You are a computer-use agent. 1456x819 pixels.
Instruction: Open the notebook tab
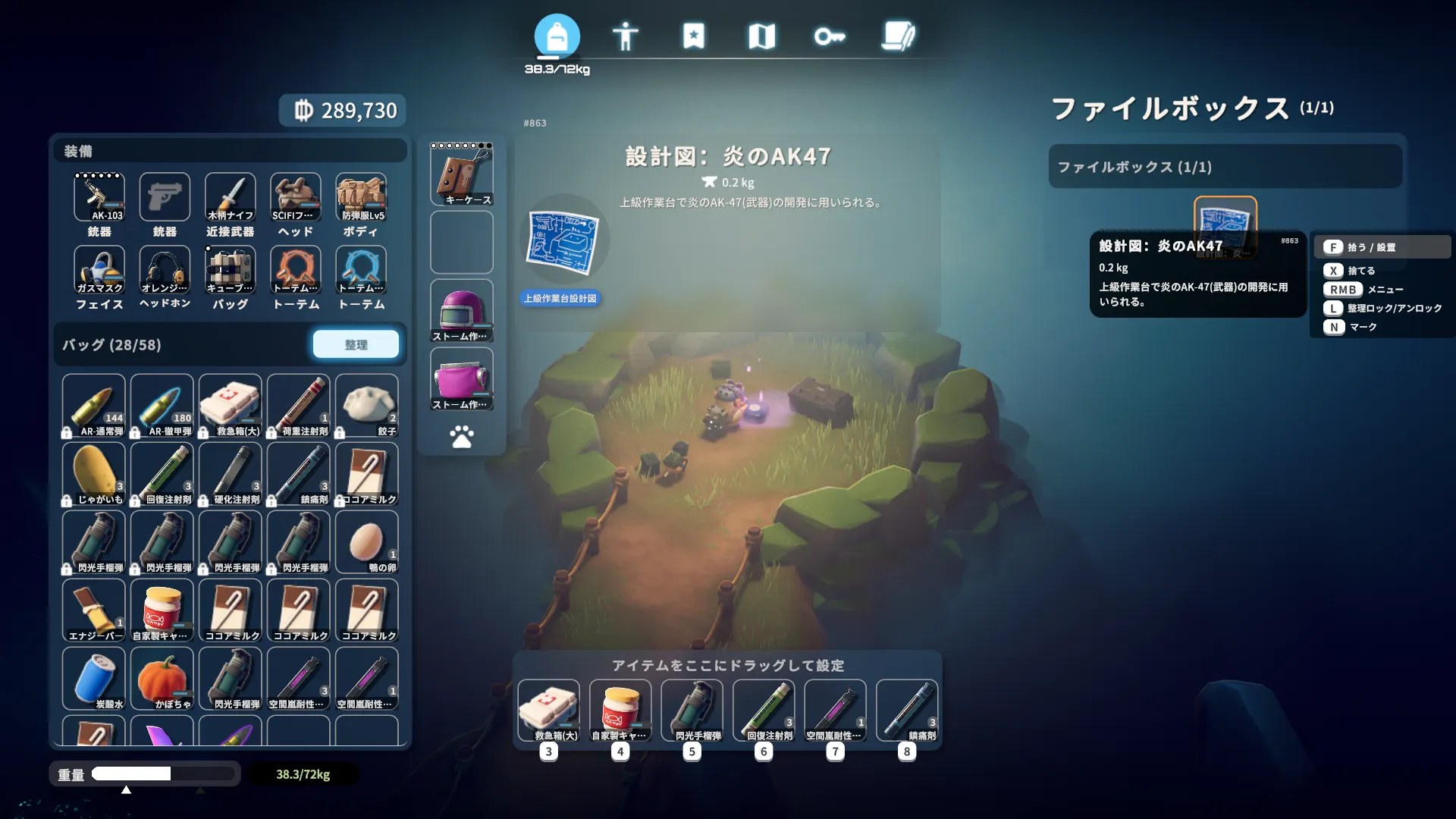click(898, 36)
